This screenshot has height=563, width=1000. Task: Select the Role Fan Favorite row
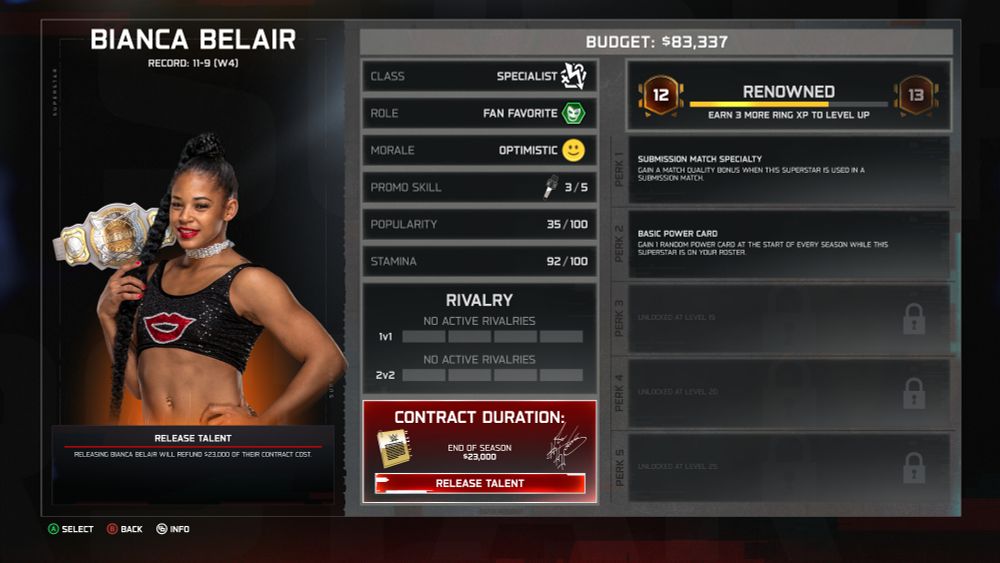pos(479,113)
